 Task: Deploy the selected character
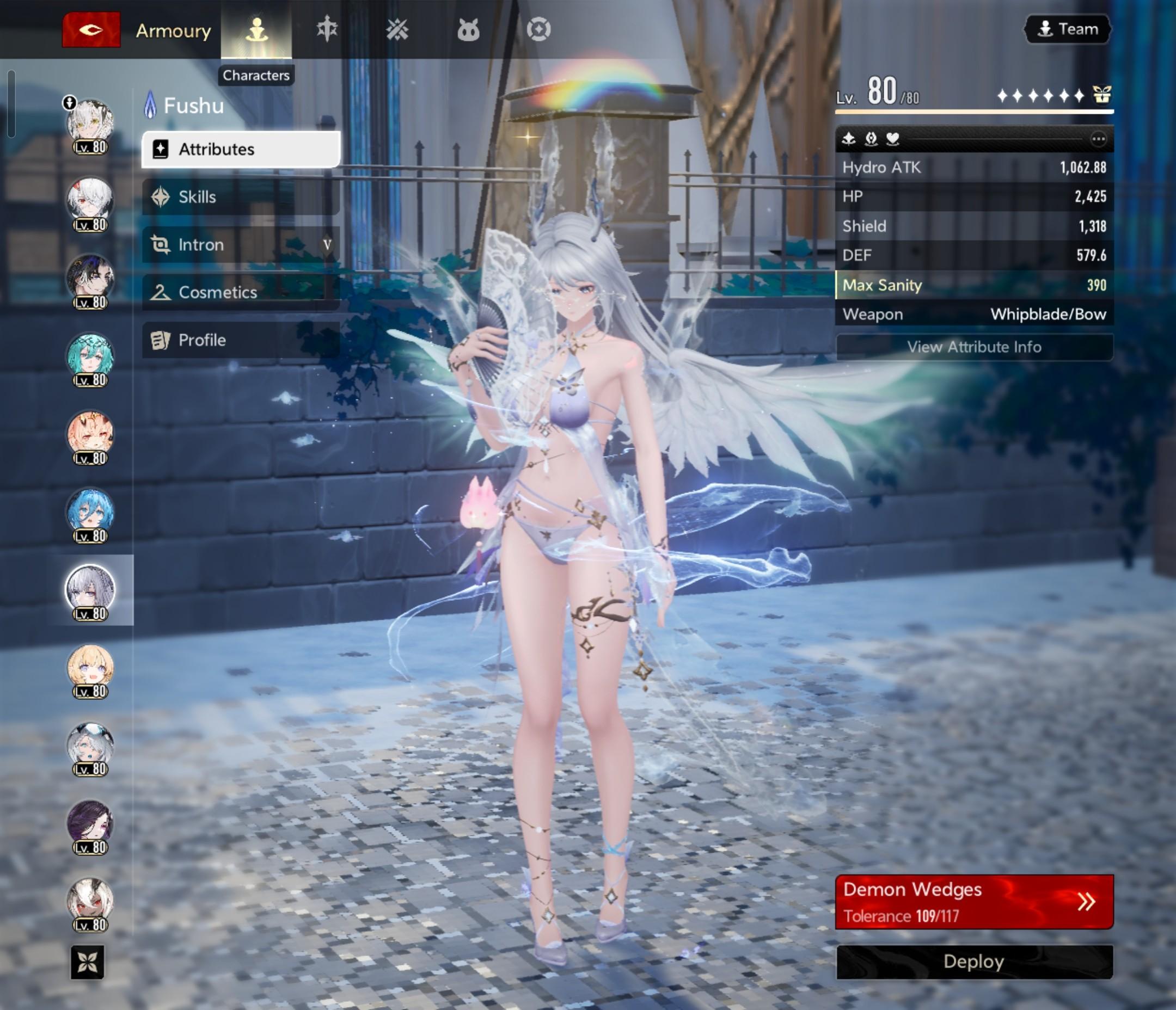click(x=974, y=962)
